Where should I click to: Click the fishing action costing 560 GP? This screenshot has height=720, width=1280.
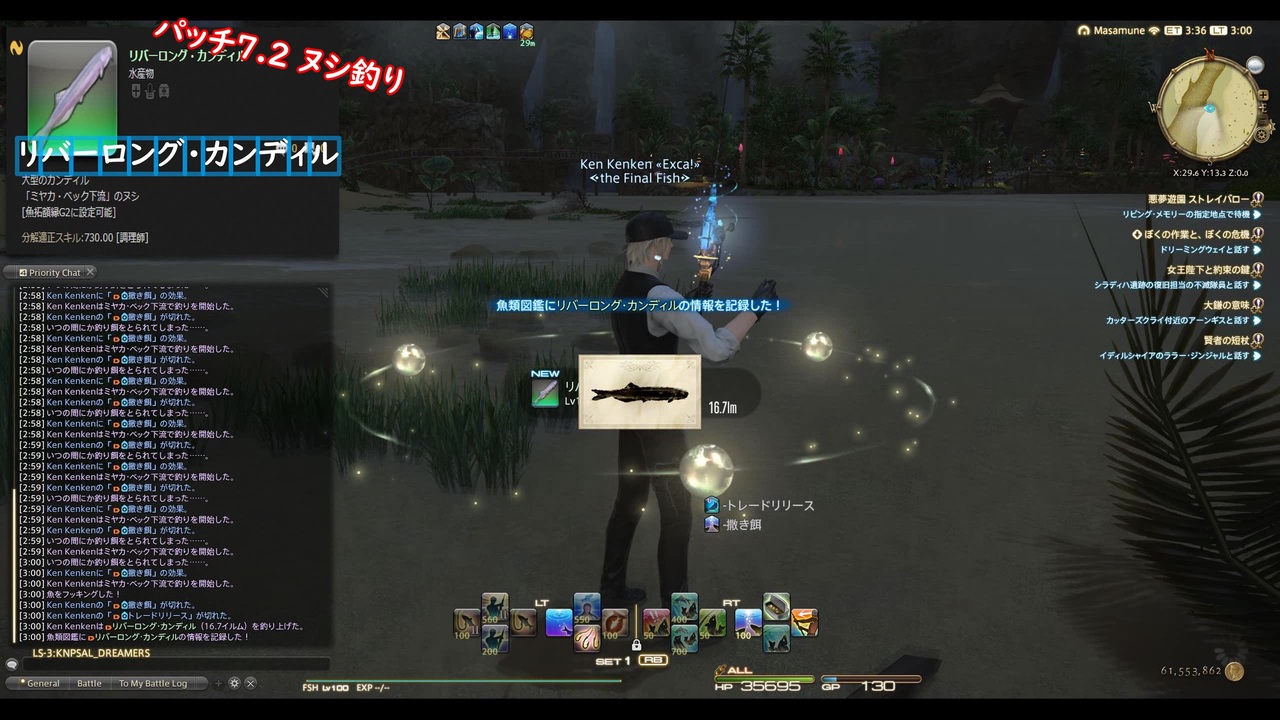coord(493,607)
